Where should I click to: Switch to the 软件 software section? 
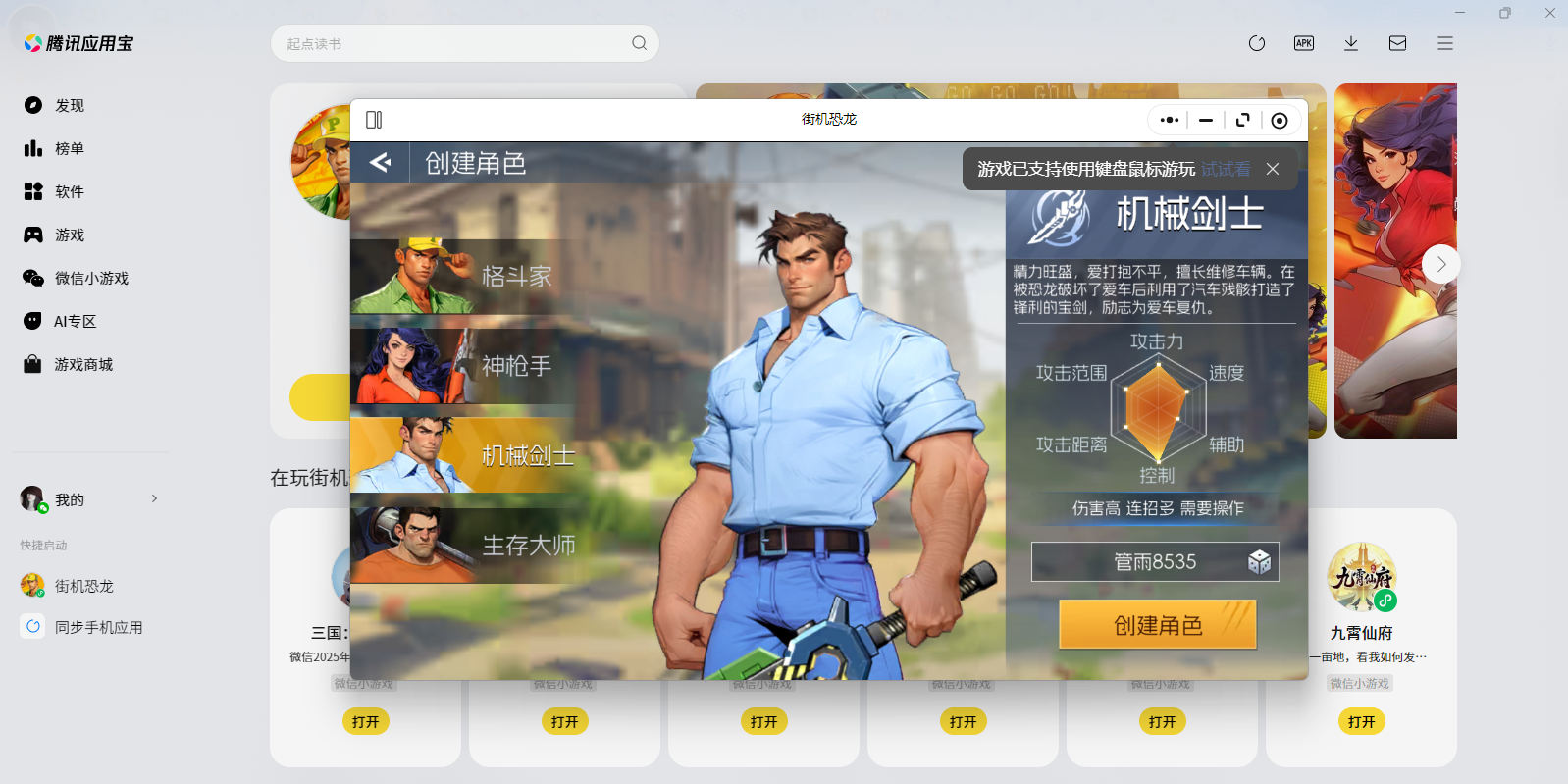(x=69, y=191)
